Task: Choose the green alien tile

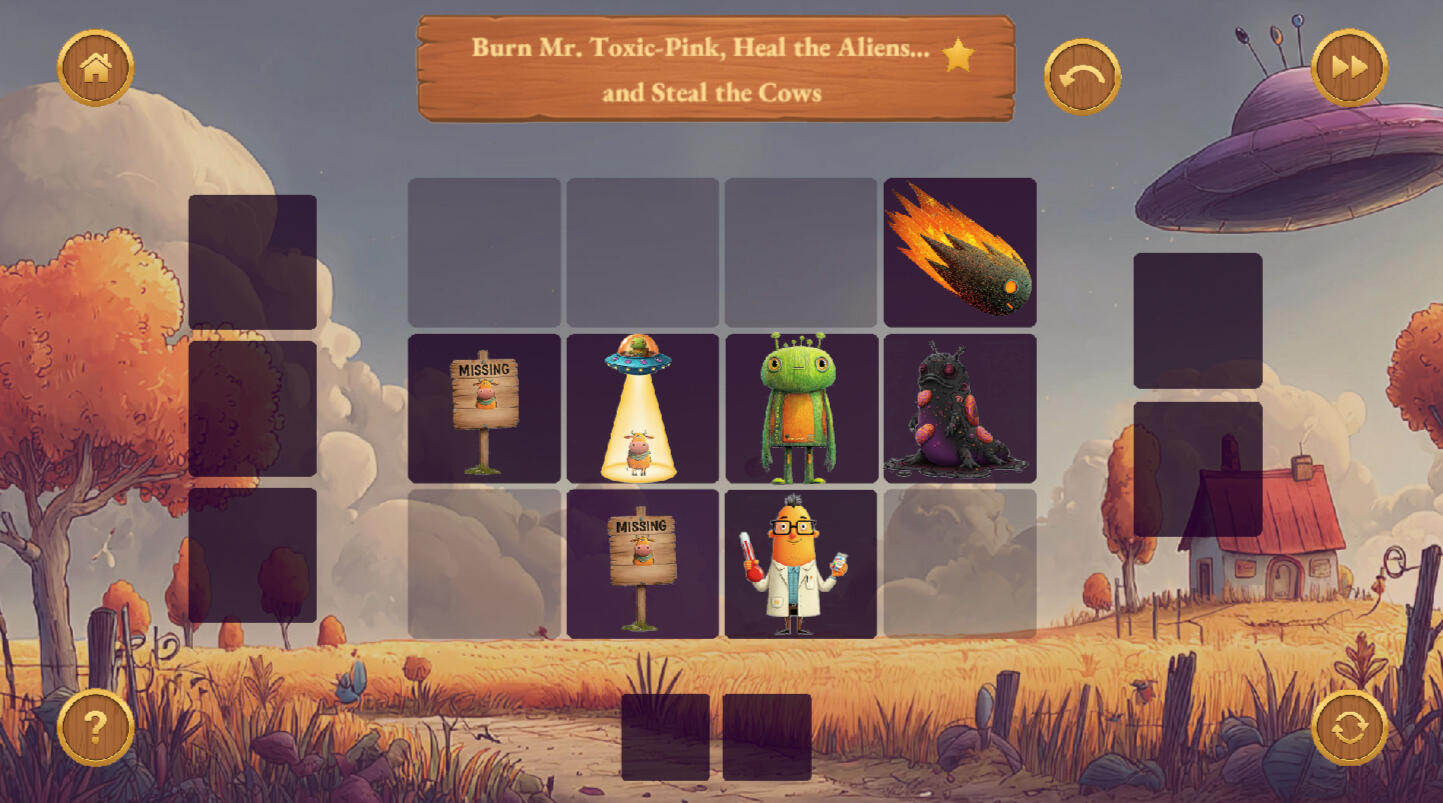Action: coord(801,408)
